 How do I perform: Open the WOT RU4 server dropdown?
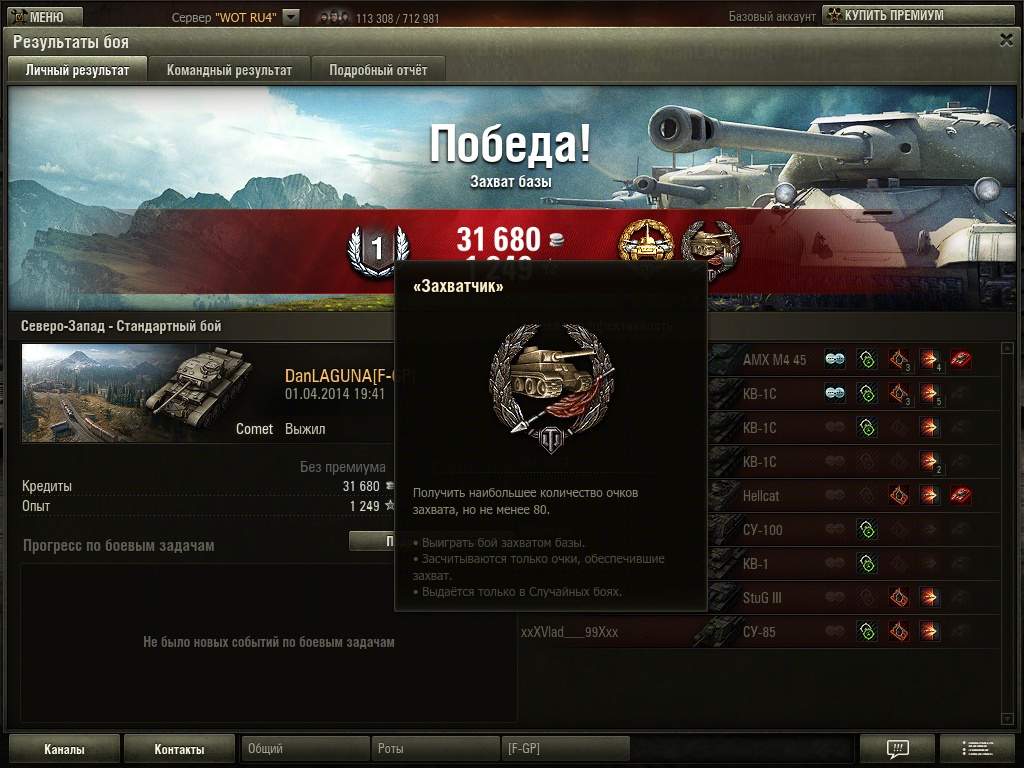click(x=290, y=17)
